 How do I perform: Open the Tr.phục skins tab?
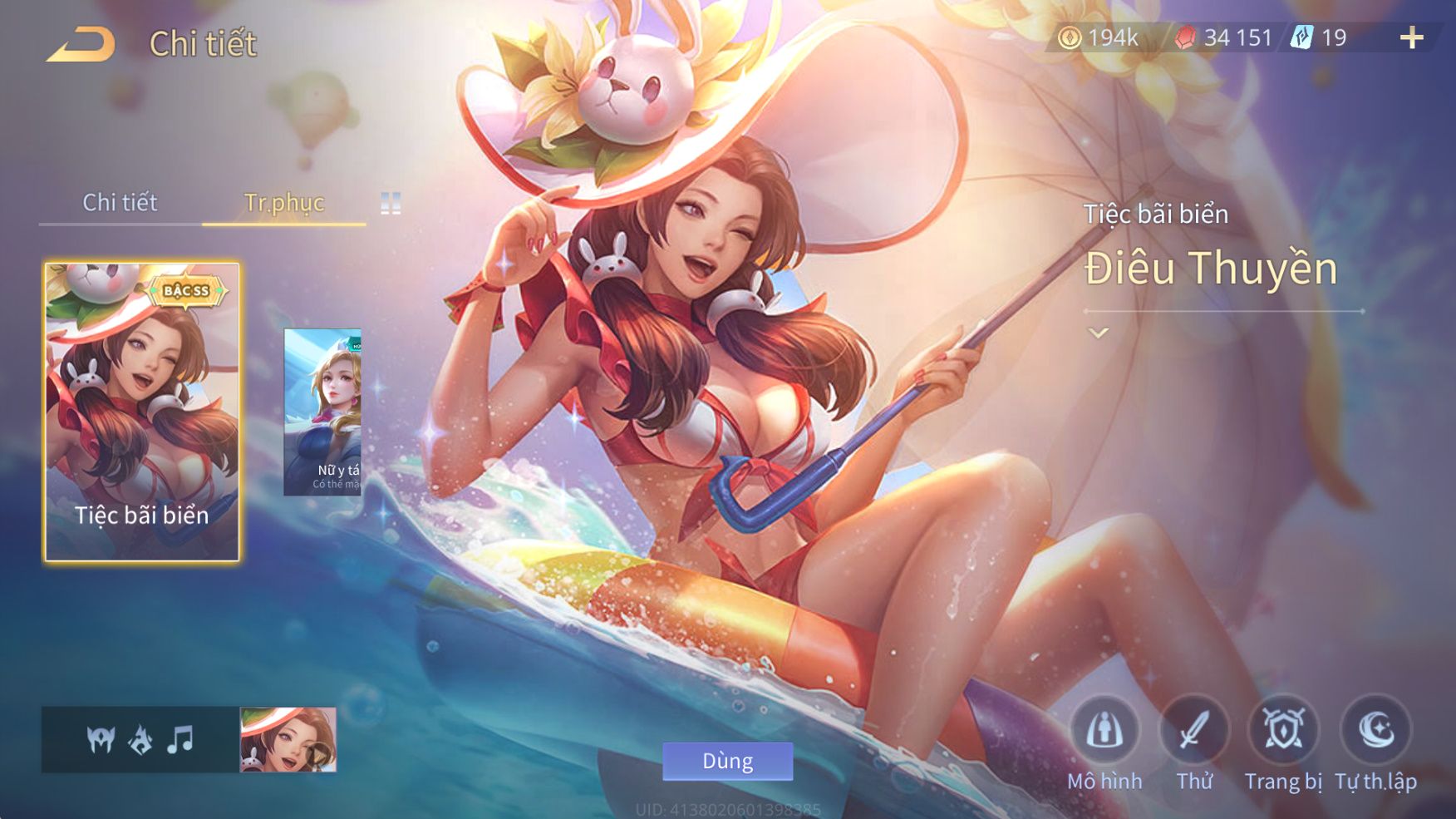click(x=284, y=202)
